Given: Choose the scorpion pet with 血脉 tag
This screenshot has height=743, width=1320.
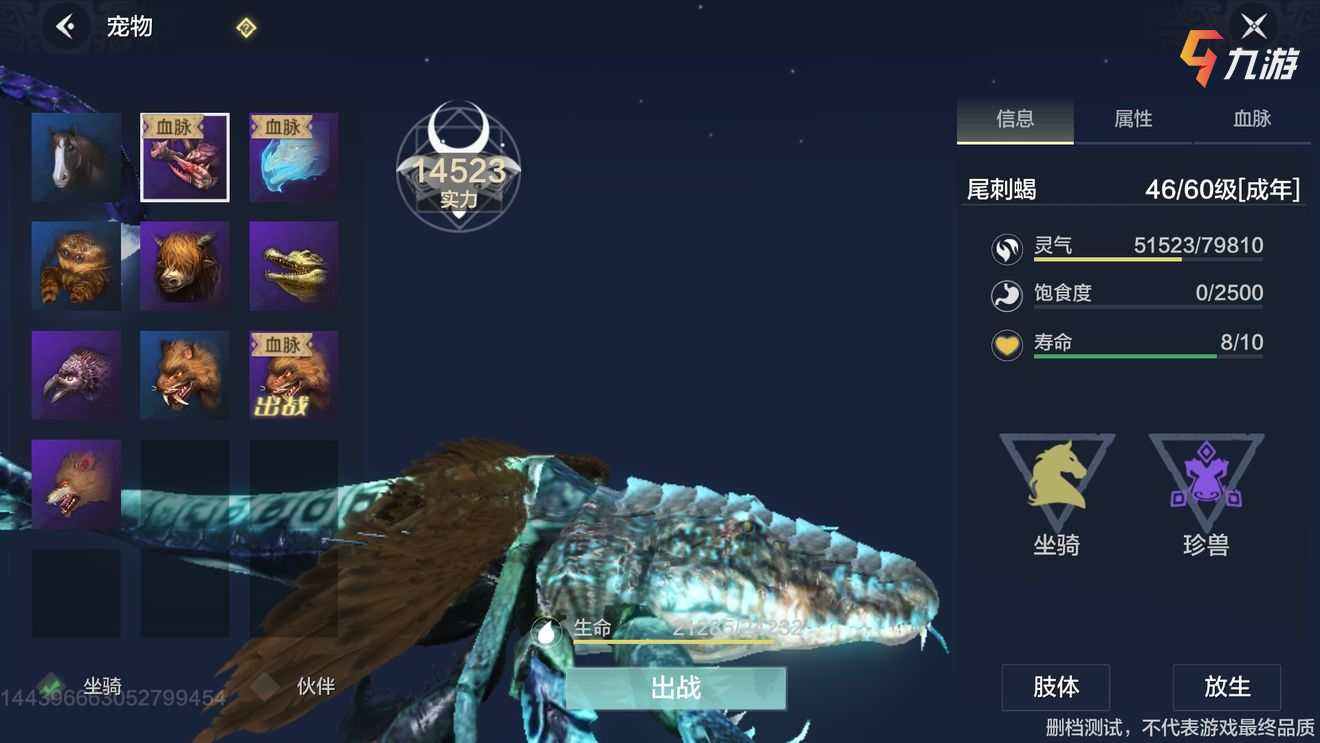Looking at the screenshot, I should [x=185, y=157].
